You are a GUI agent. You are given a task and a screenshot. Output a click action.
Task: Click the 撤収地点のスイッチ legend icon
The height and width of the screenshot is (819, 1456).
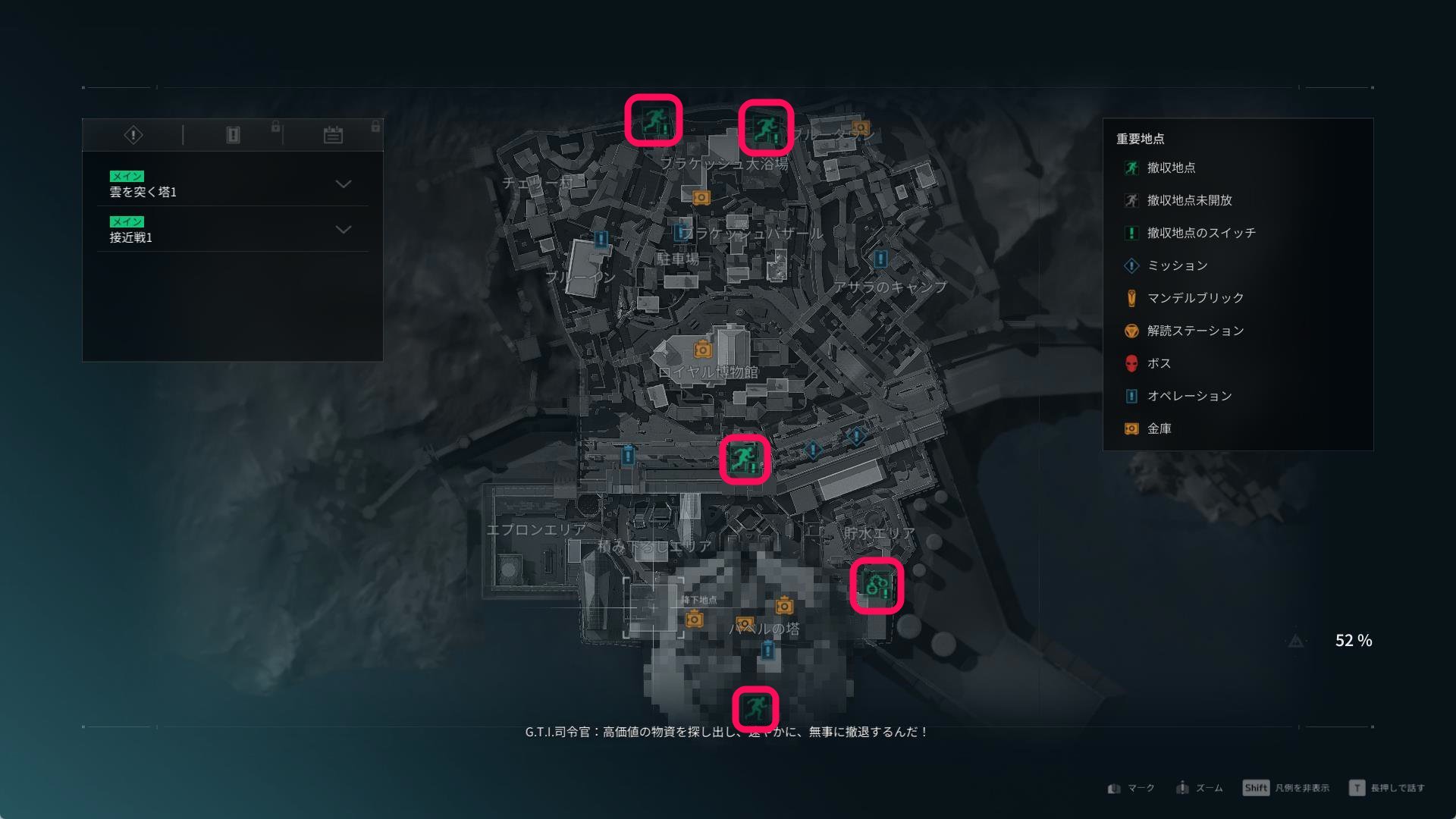click(x=1131, y=233)
